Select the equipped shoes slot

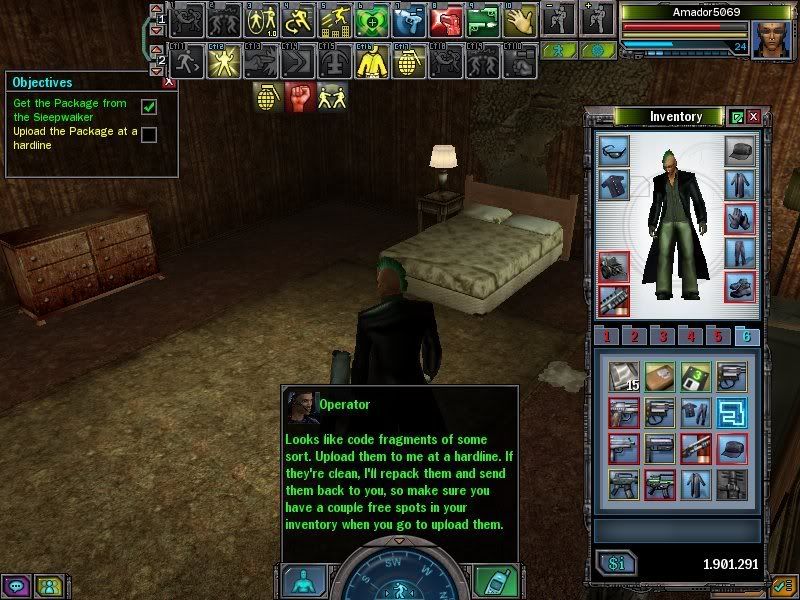740,287
